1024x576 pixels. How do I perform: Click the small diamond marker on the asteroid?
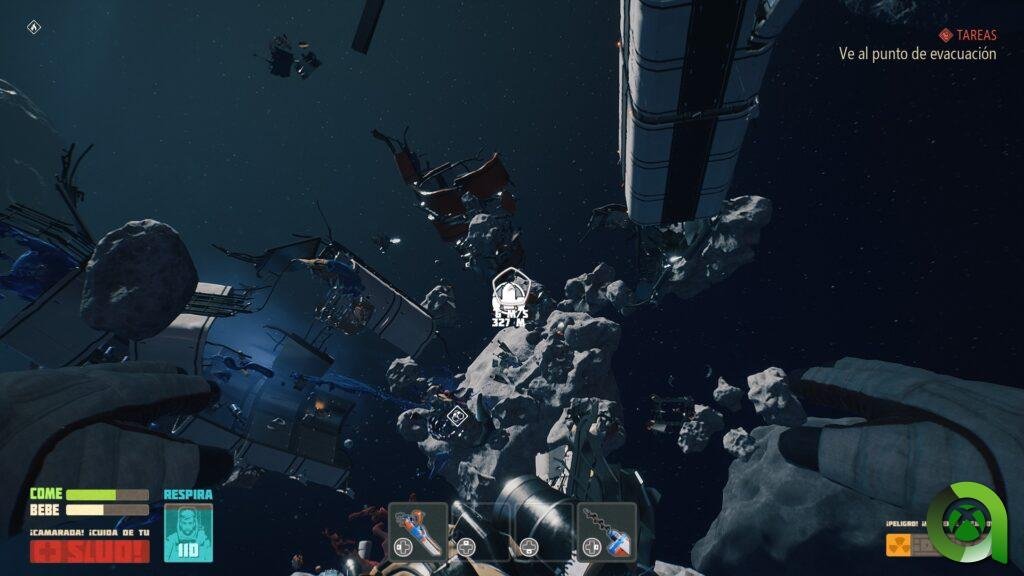[457, 416]
